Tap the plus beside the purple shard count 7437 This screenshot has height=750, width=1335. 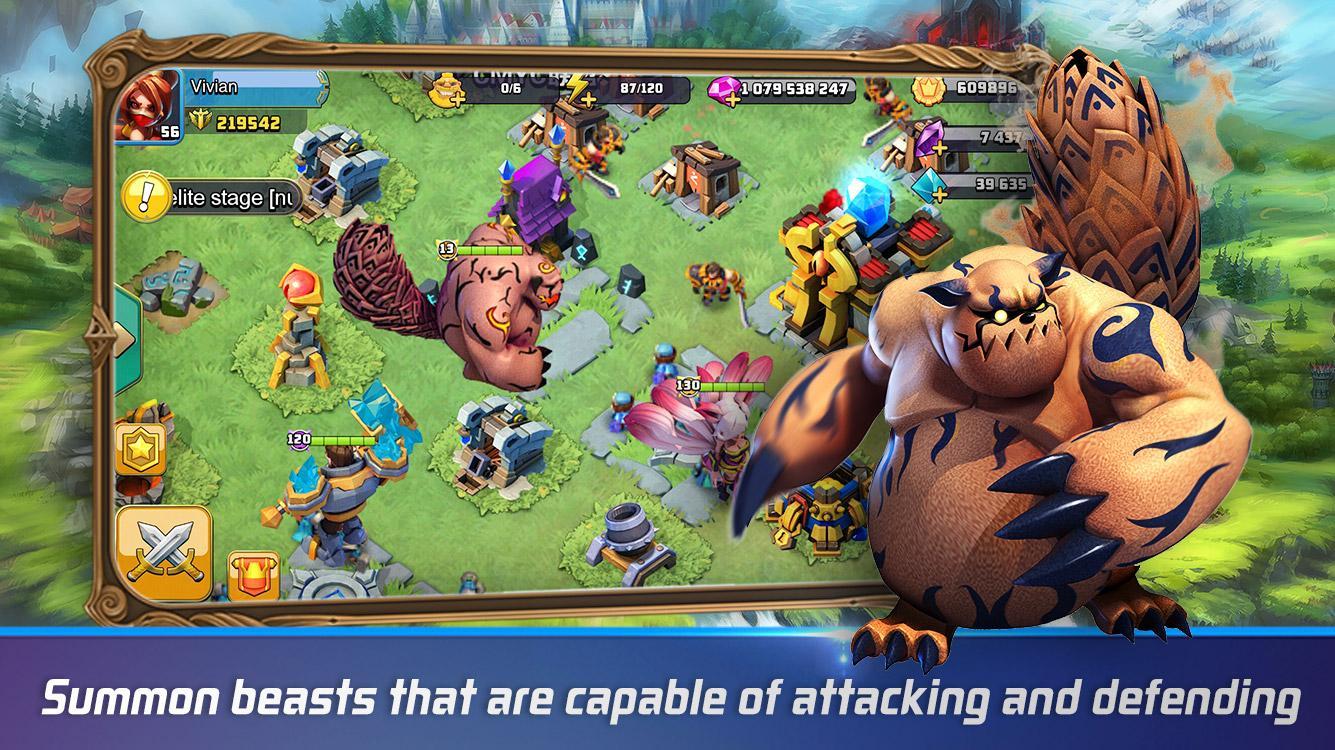click(939, 147)
